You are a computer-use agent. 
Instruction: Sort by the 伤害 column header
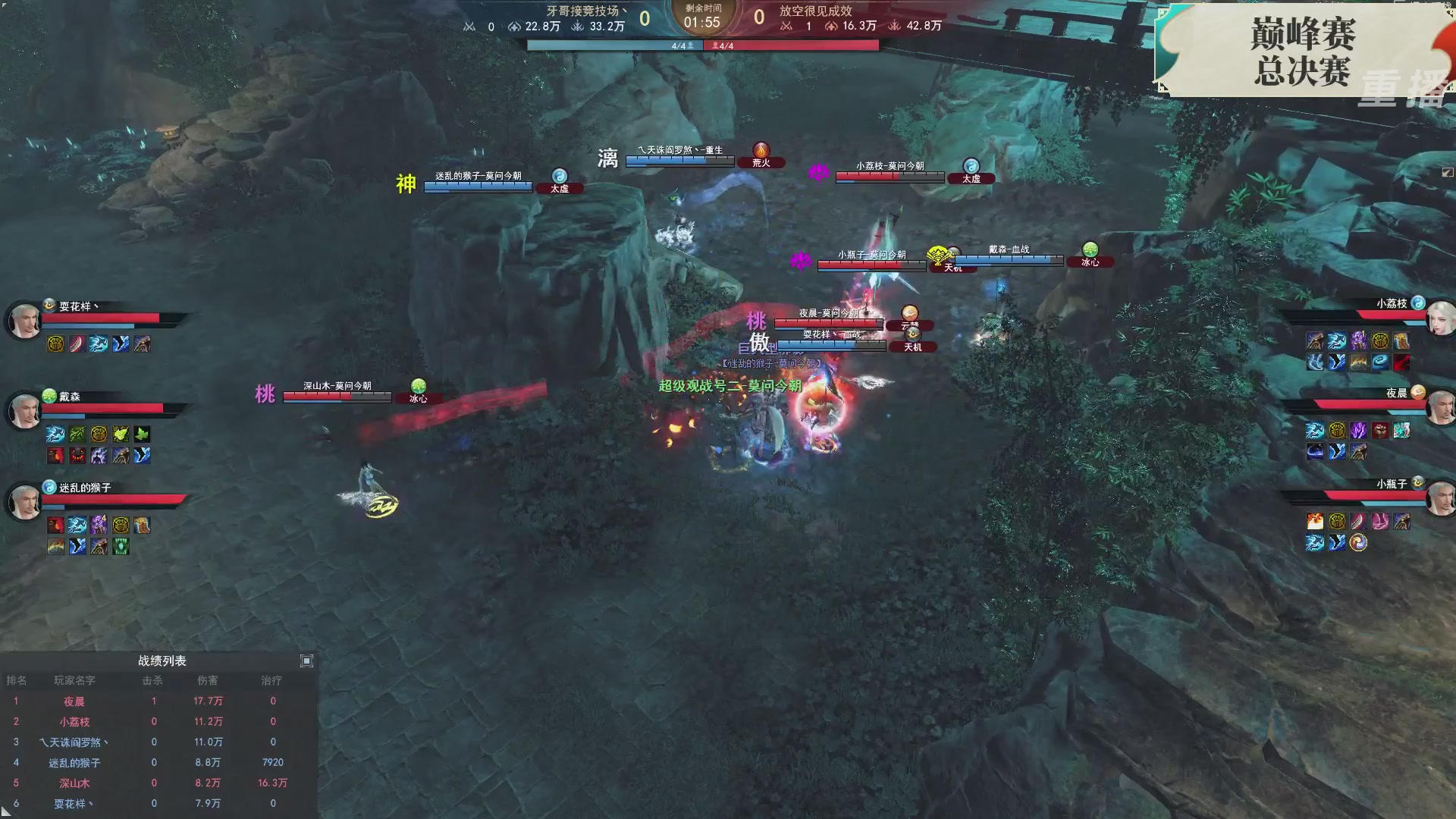pos(209,680)
